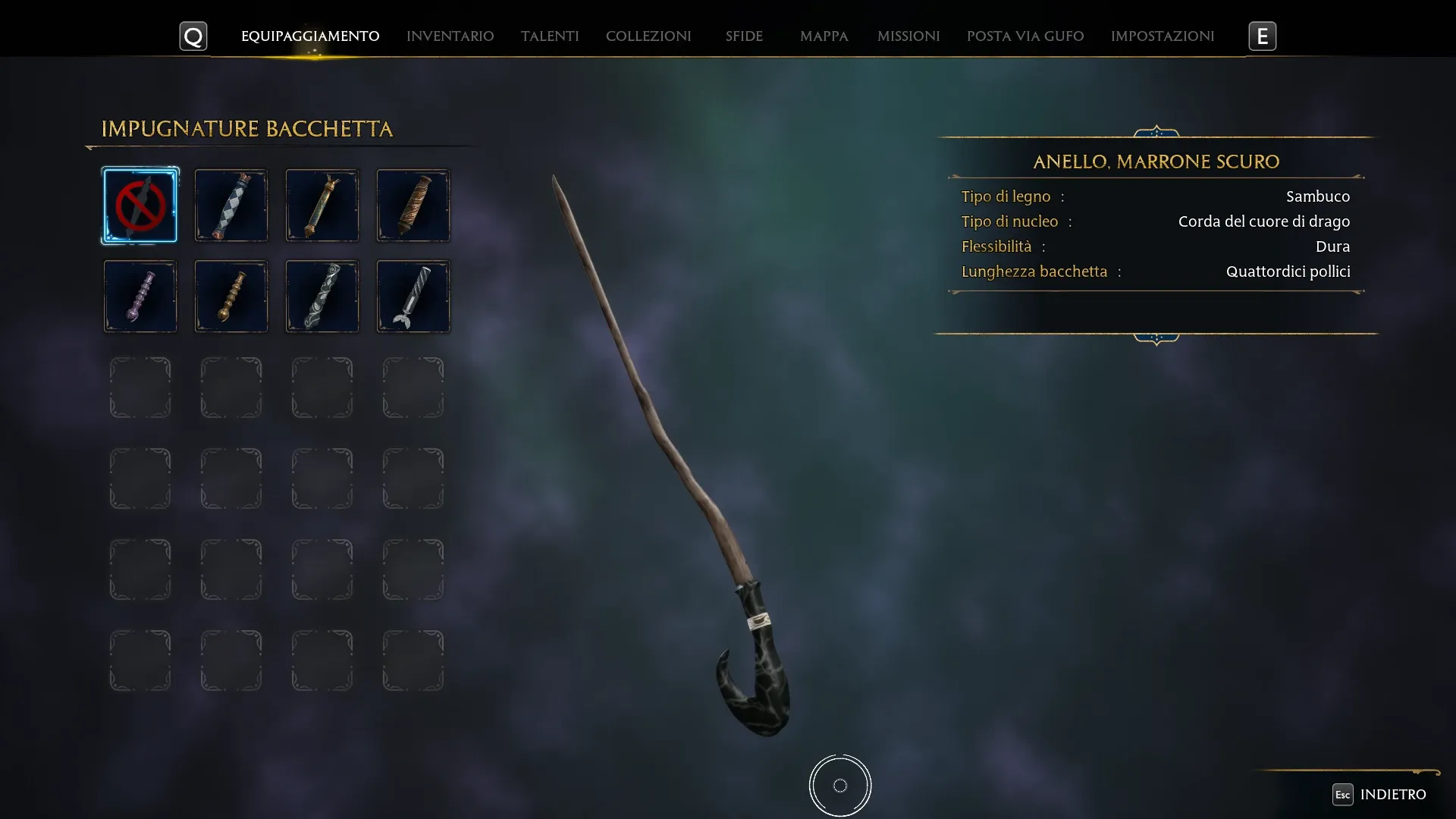Select the Equipaggiamento tab
The image size is (1456, 819).
[310, 36]
